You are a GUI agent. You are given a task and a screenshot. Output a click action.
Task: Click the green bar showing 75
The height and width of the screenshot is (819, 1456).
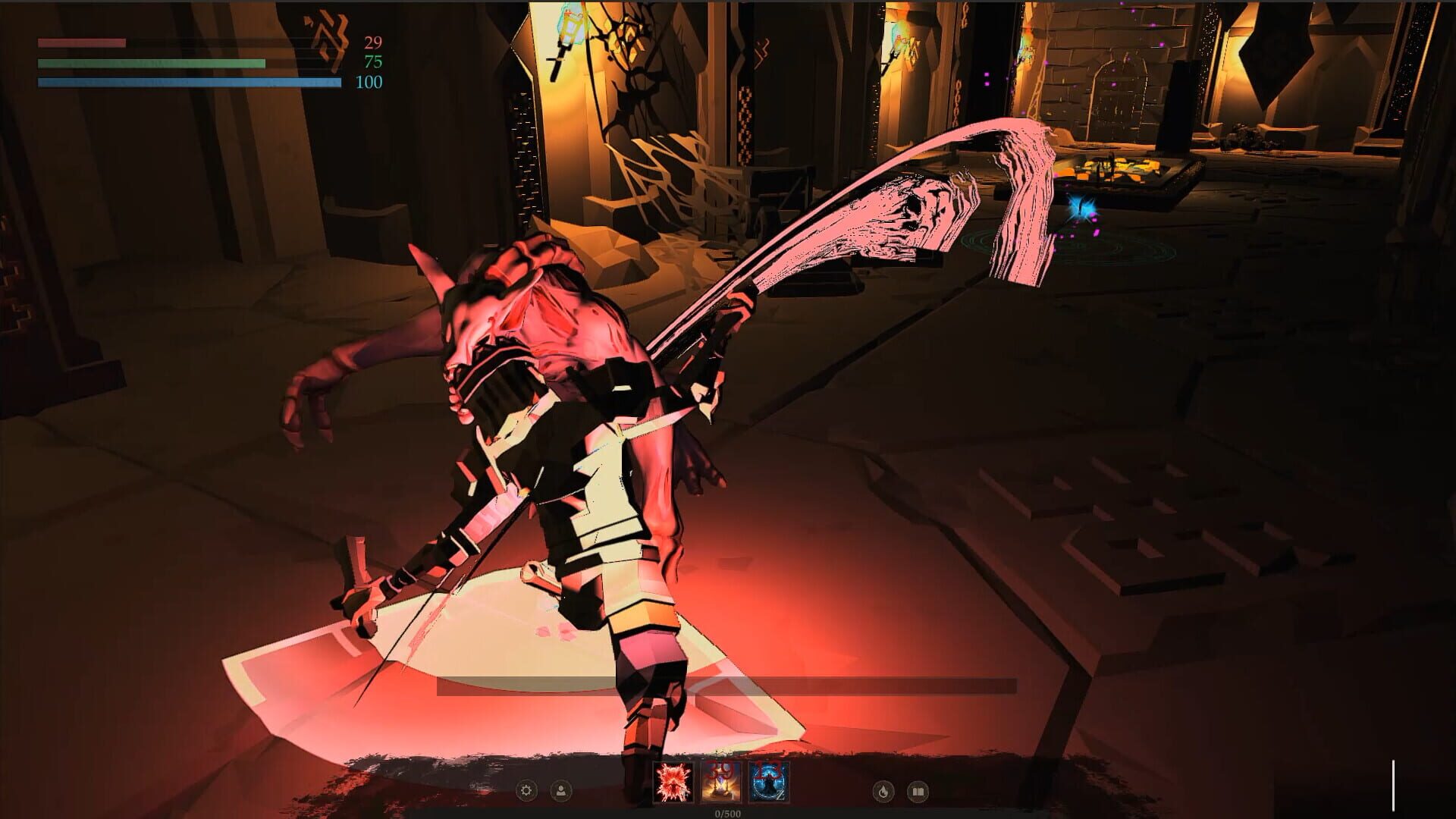[152, 63]
